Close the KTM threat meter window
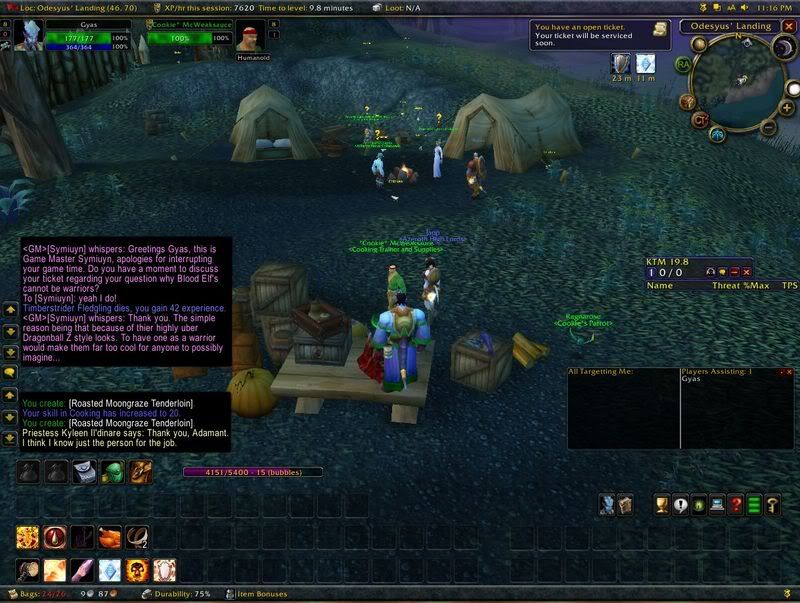800x603 pixels. [x=746, y=272]
